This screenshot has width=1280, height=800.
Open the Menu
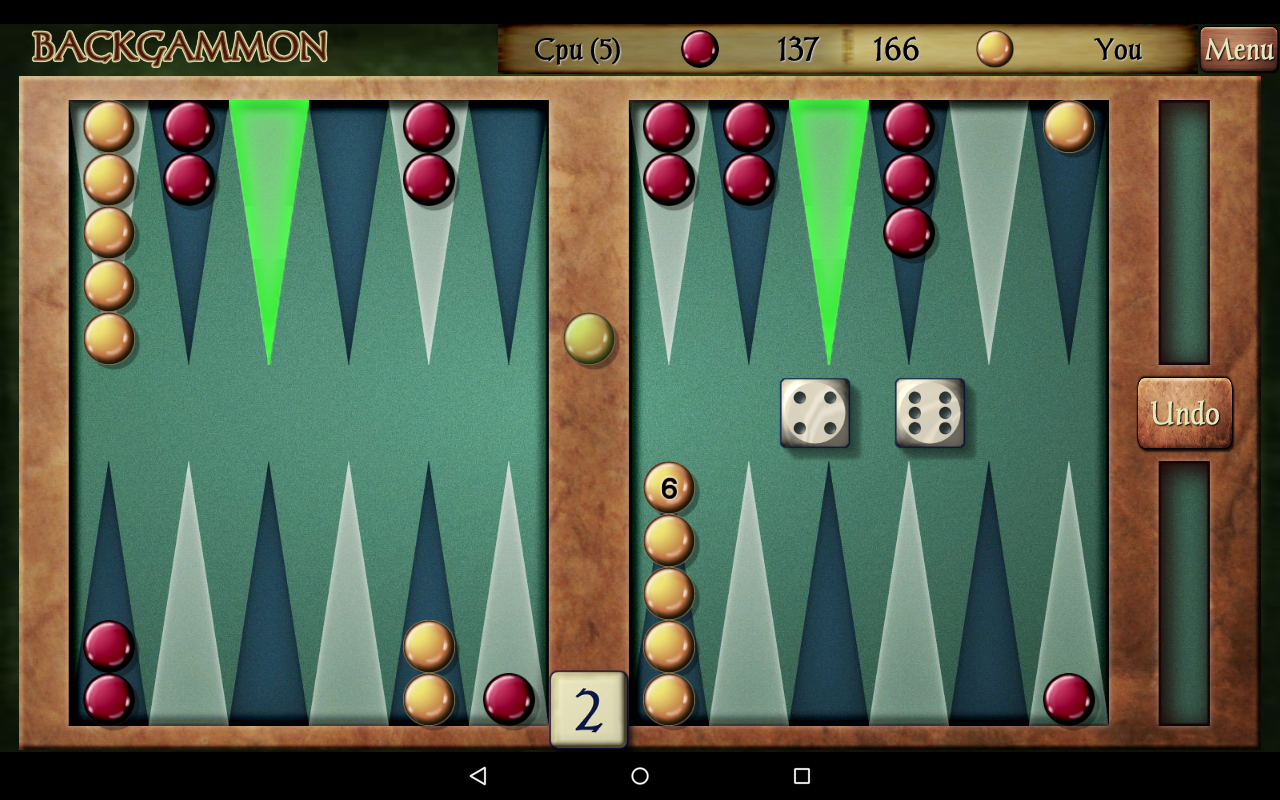[x=1238, y=49]
